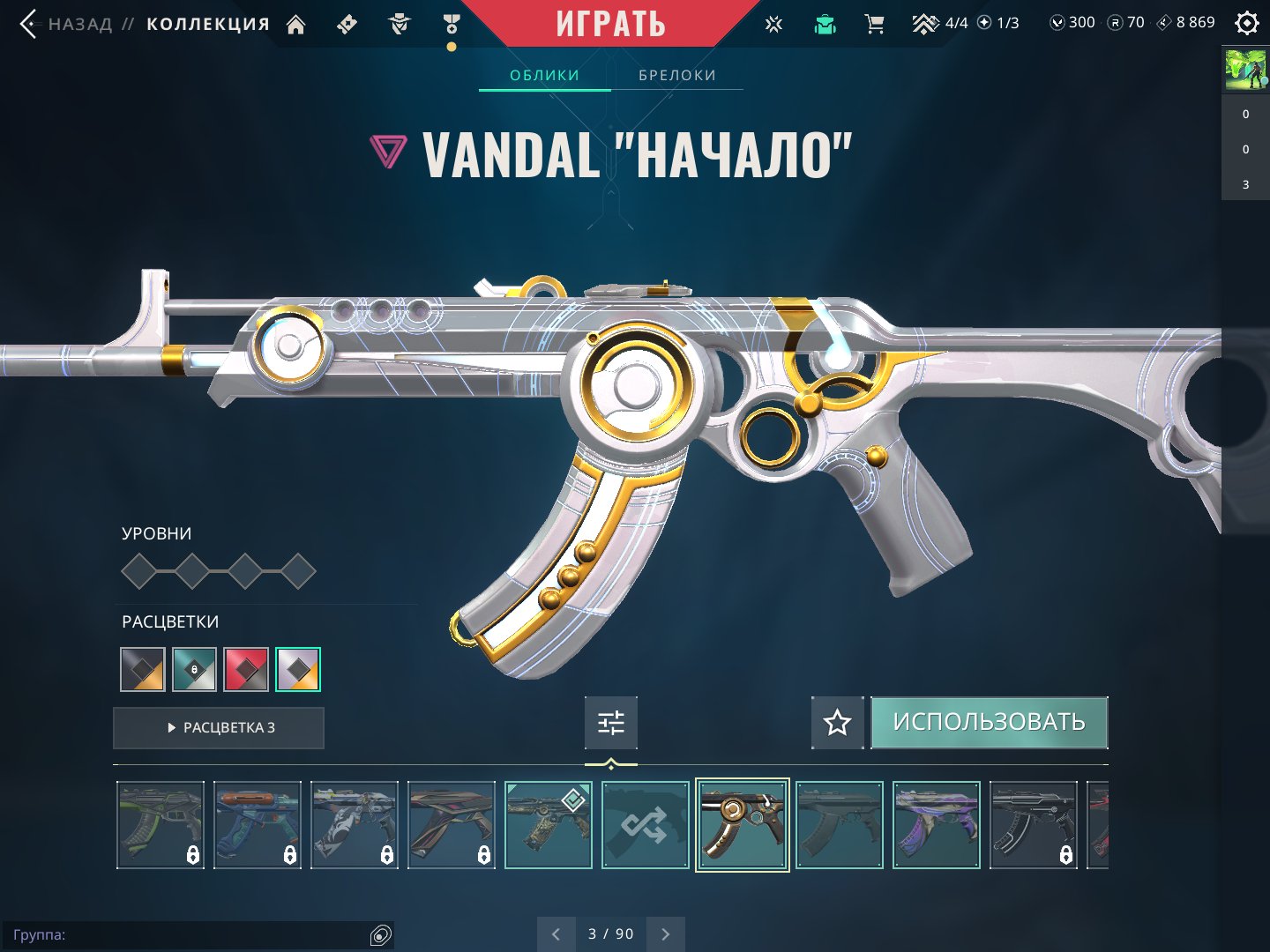This screenshot has height=952, width=1270.
Task: Switch to the БРЕЛОКИ tab
Action: pos(676,75)
